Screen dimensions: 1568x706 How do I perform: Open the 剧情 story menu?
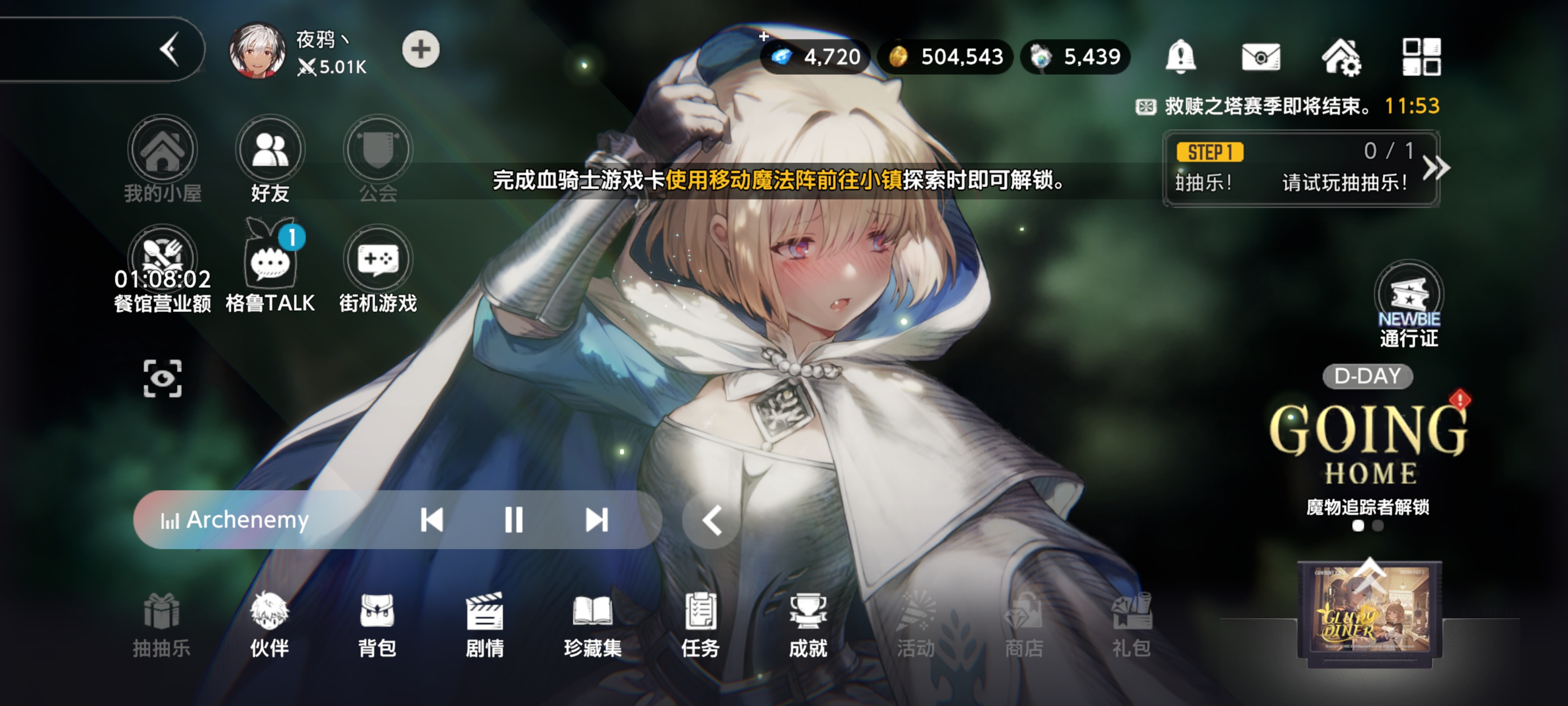[x=485, y=625]
